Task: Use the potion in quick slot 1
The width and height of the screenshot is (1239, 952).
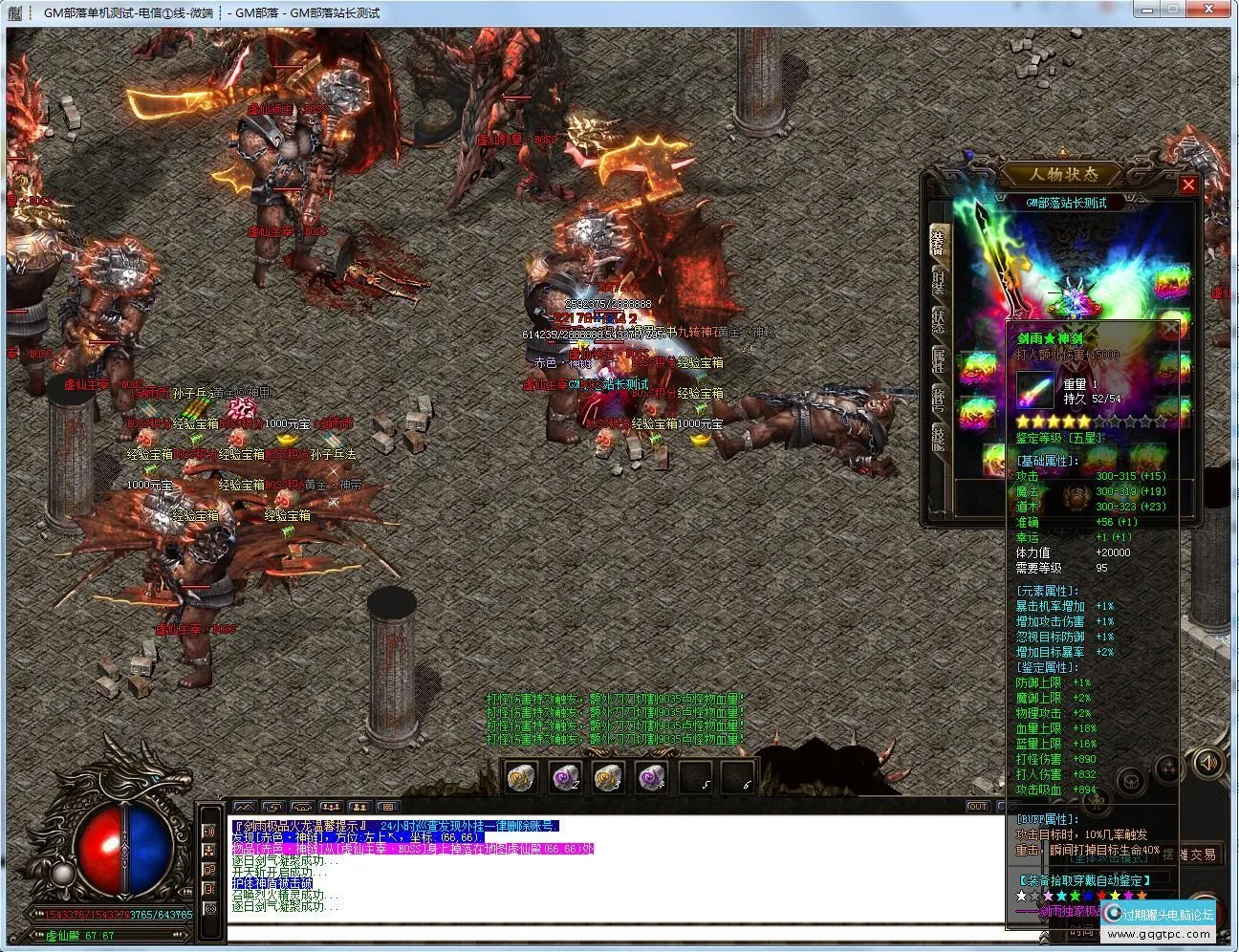Action: pos(521,776)
